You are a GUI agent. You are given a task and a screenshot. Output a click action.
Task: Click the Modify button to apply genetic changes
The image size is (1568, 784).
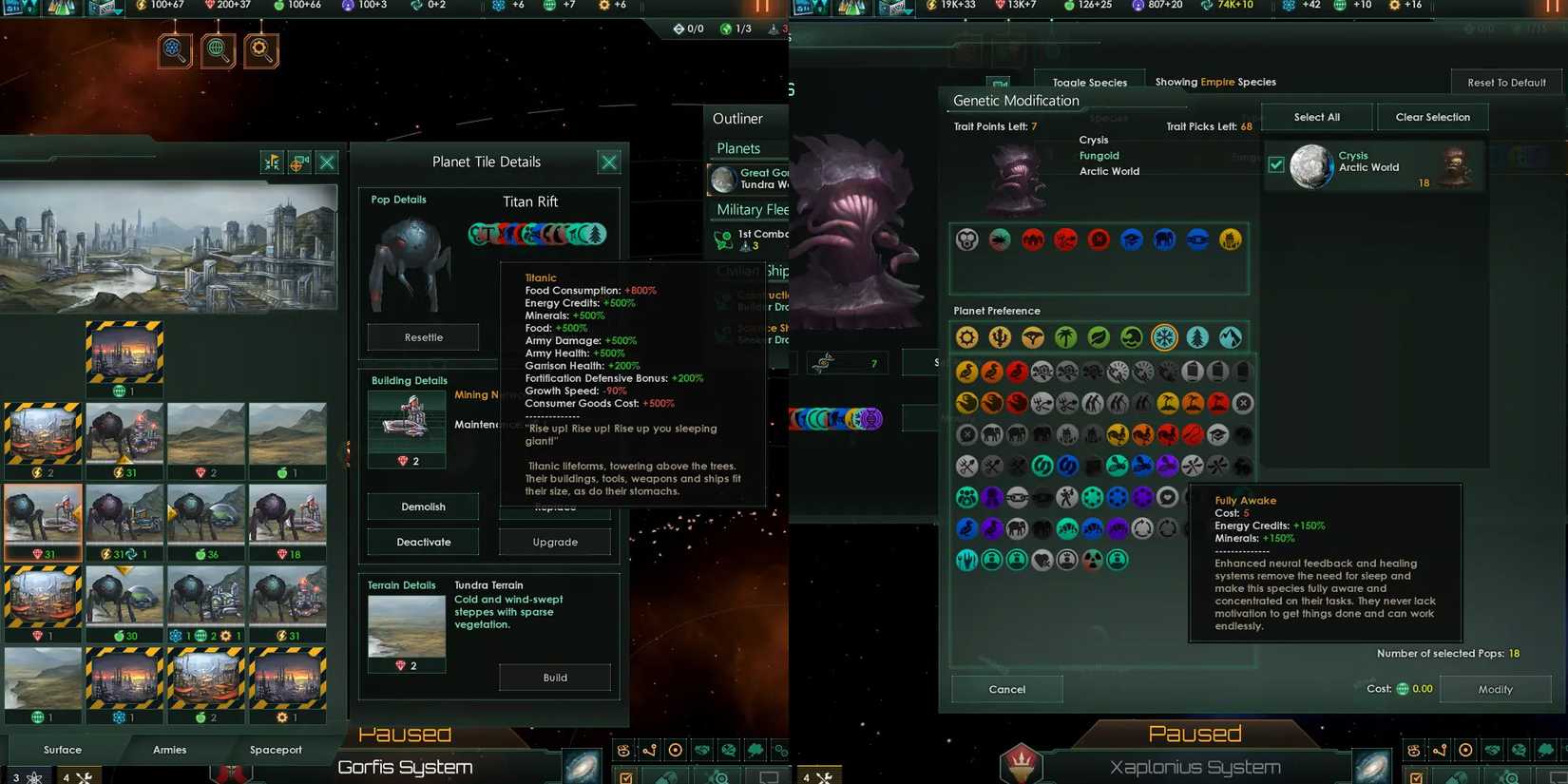[1496, 689]
